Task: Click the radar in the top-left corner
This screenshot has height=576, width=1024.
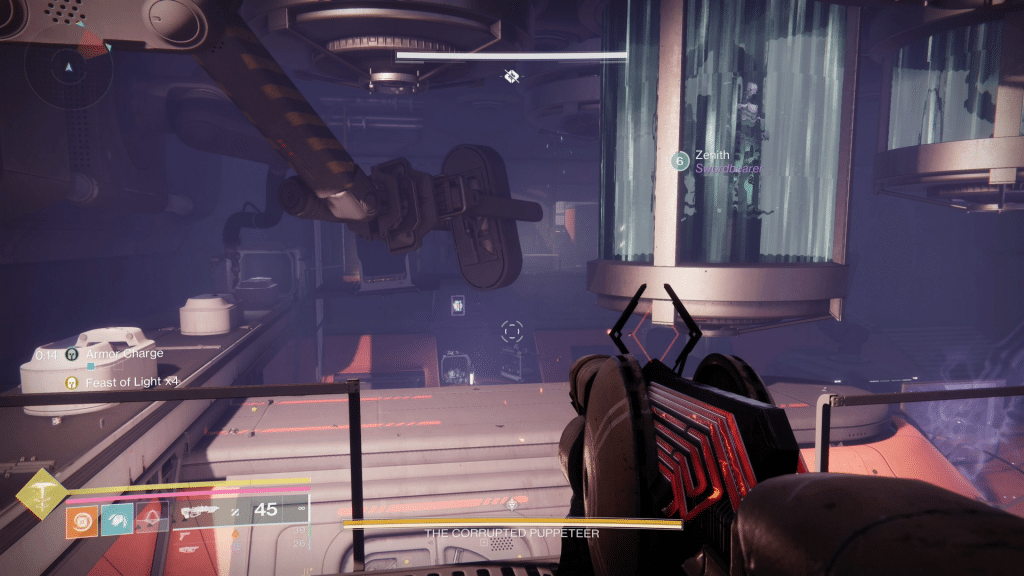Action: click(x=68, y=70)
